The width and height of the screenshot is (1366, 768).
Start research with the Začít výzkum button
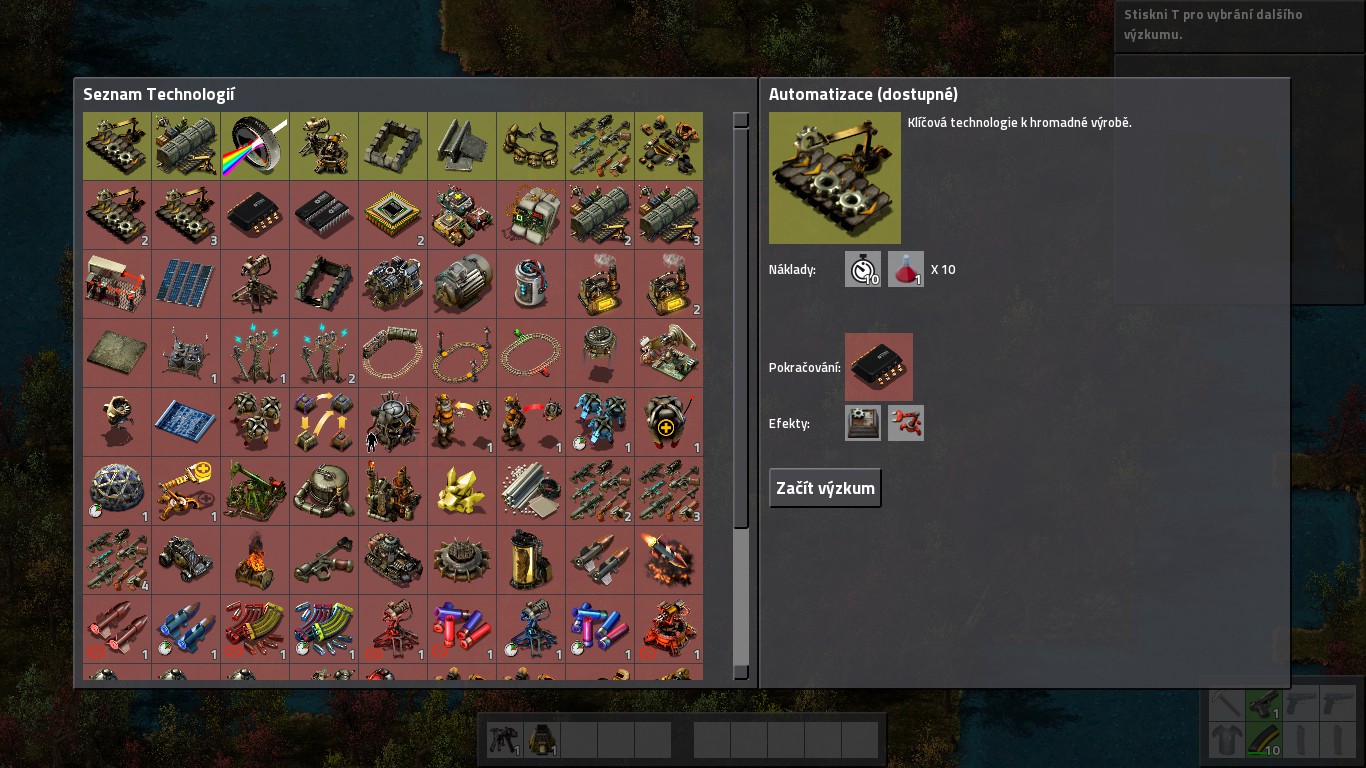[825, 488]
